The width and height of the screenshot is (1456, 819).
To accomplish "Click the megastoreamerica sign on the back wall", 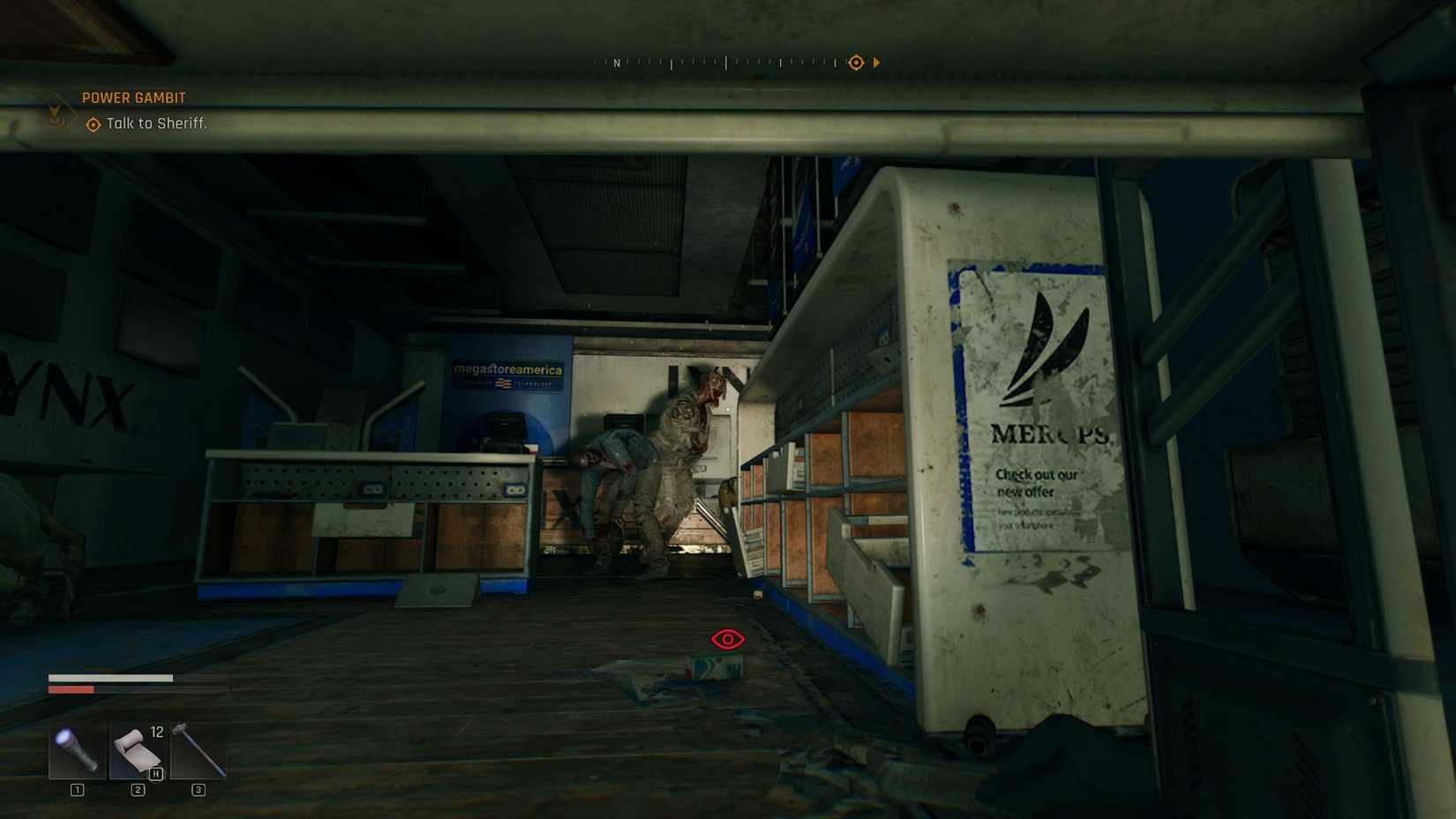I will coord(506,371).
